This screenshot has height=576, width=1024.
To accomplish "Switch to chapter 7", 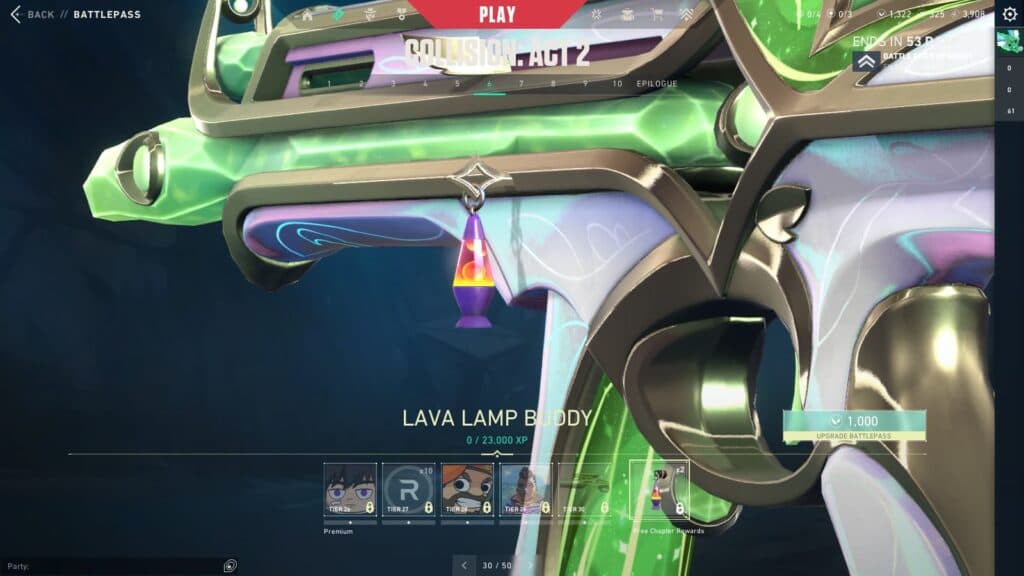I will [x=521, y=84].
